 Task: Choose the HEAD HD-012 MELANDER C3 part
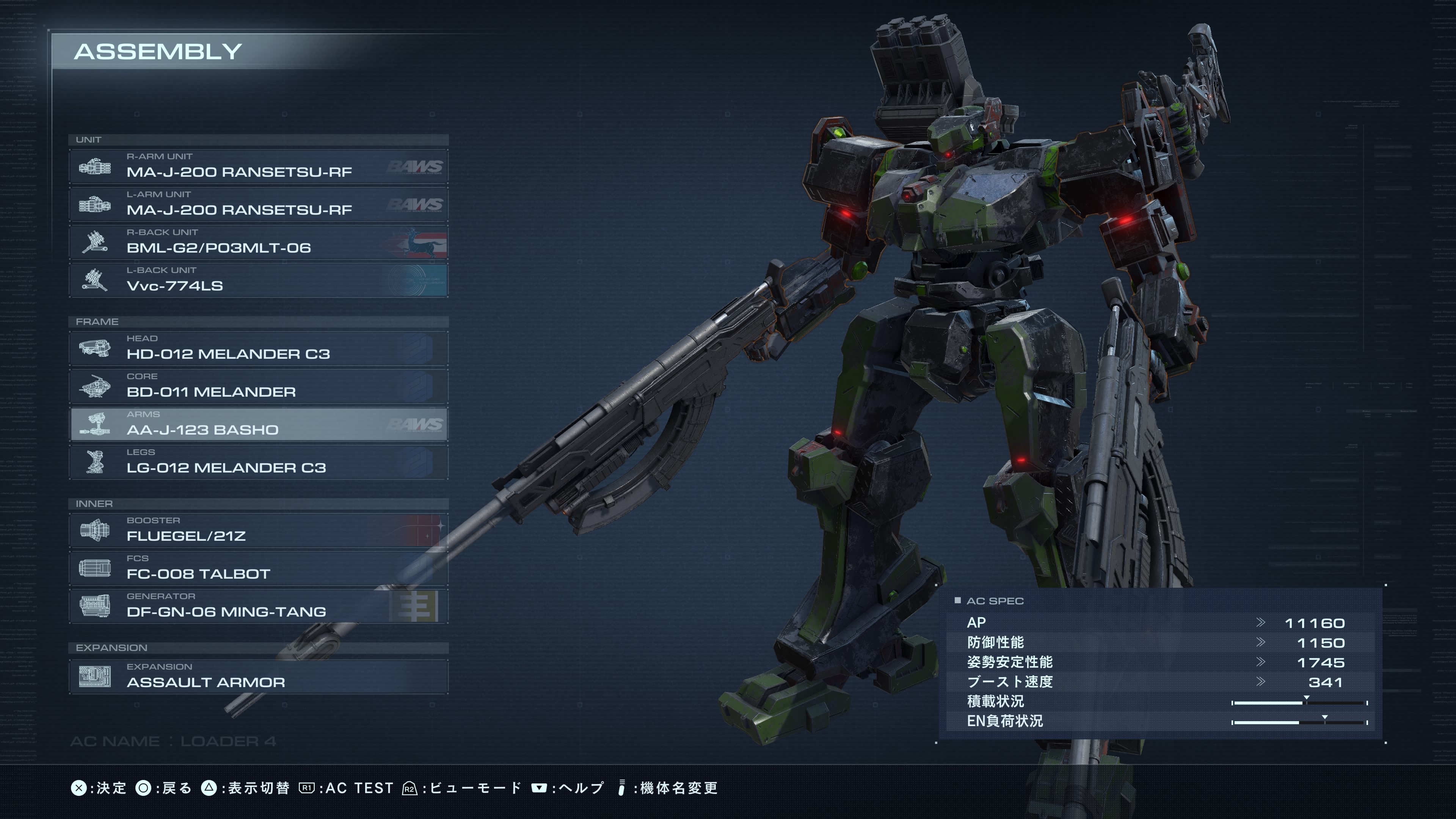pyautogui.click(x=258, y=349)
